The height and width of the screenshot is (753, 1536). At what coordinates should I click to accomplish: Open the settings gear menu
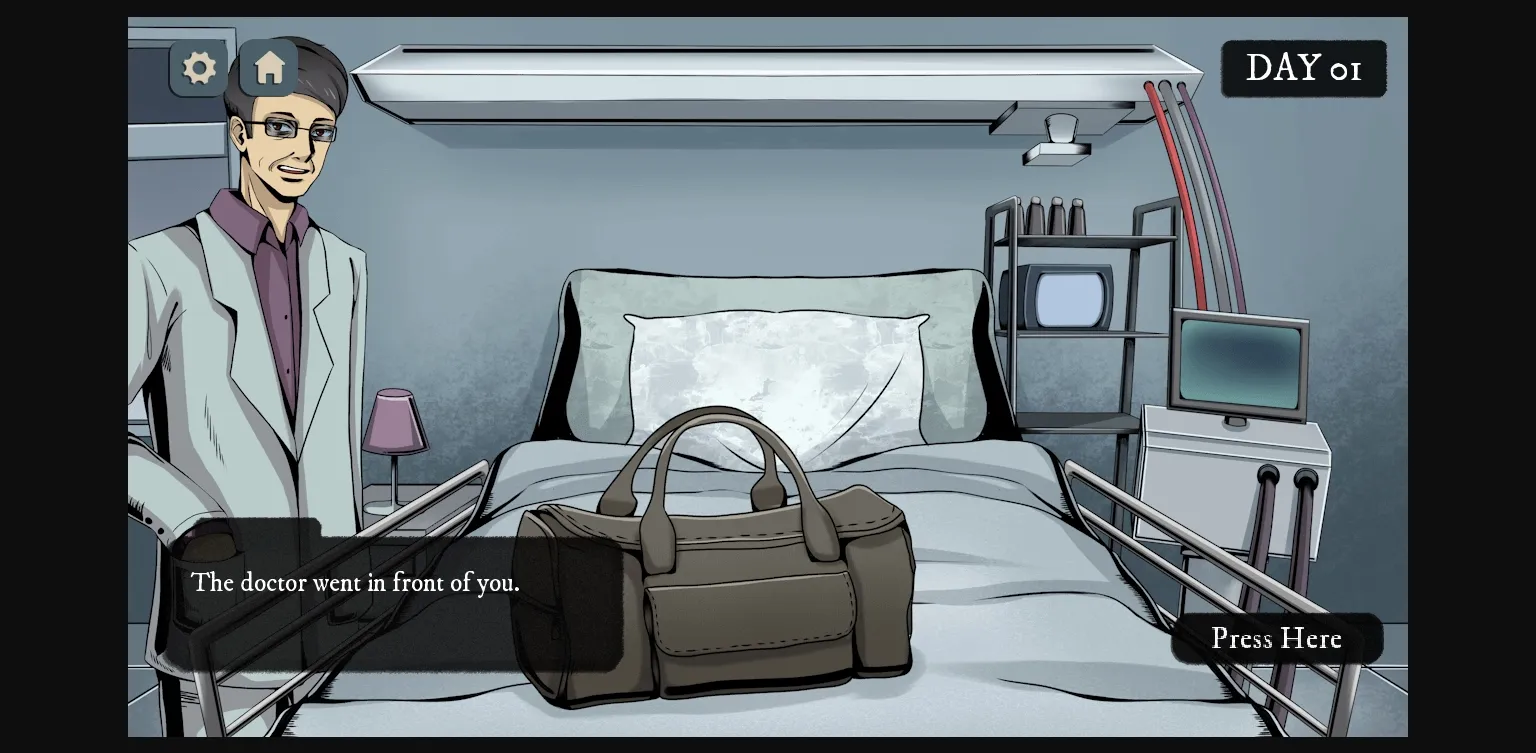click(198, 67)
